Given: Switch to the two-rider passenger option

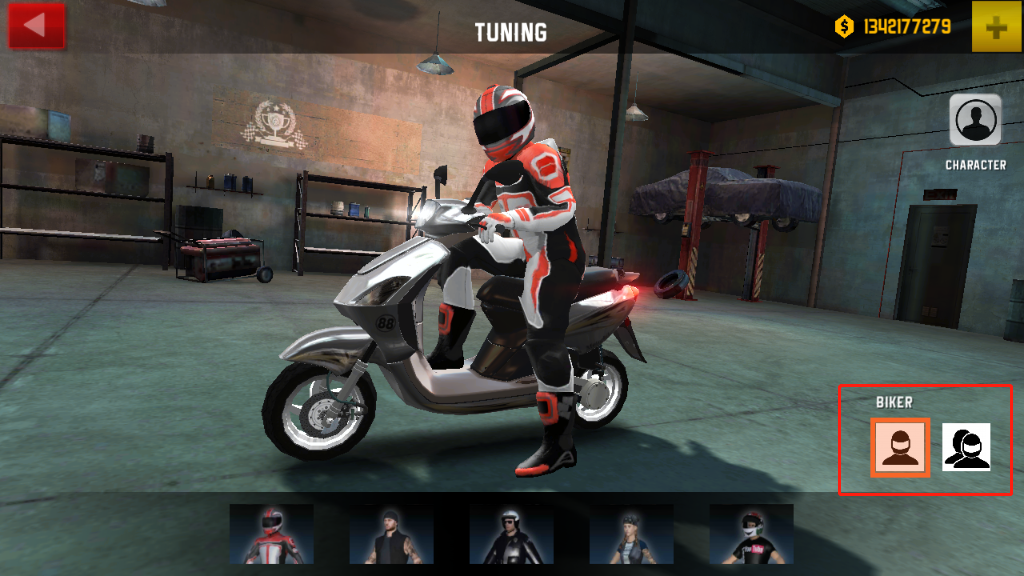Looking at the screenshot, I should [966, 447].
